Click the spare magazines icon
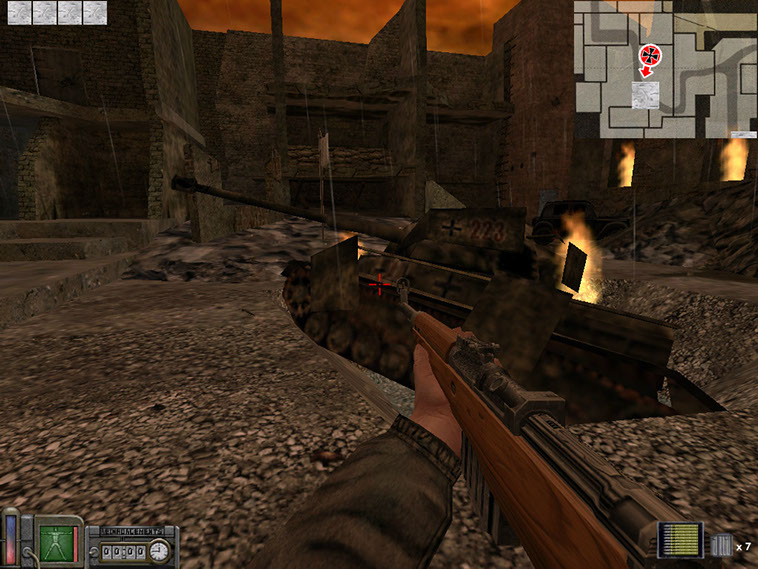This screenshot has width=758, height=569. click(x=721, y=546)
